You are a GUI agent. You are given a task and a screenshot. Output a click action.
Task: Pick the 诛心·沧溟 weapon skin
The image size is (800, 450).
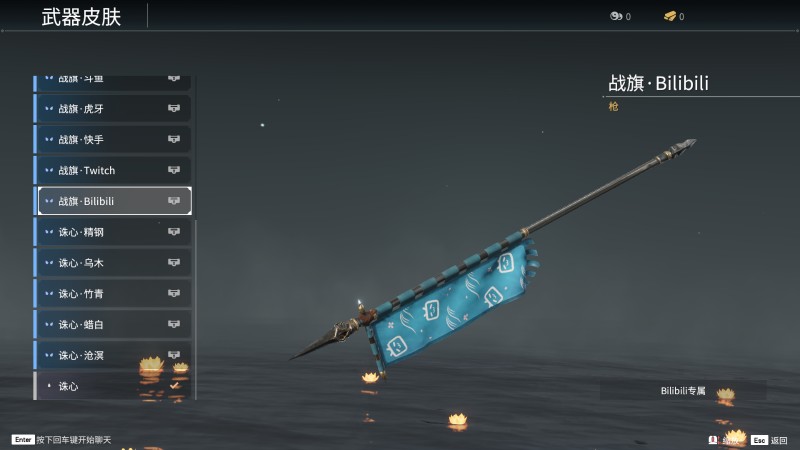pyautogui.click(x=112, y=355)
